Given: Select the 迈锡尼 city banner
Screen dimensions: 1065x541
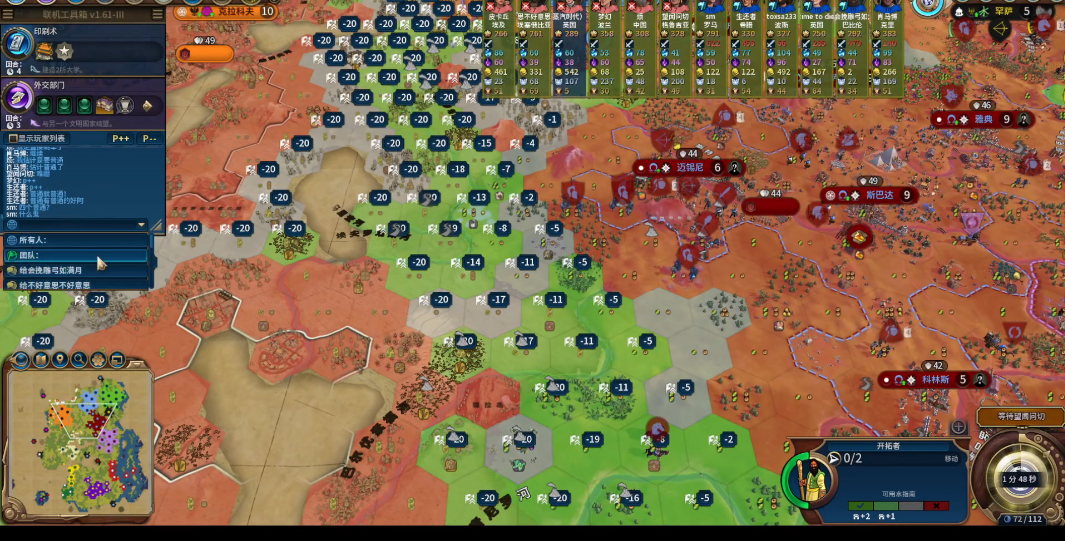Looking at the screenshot, I should 690,168.
